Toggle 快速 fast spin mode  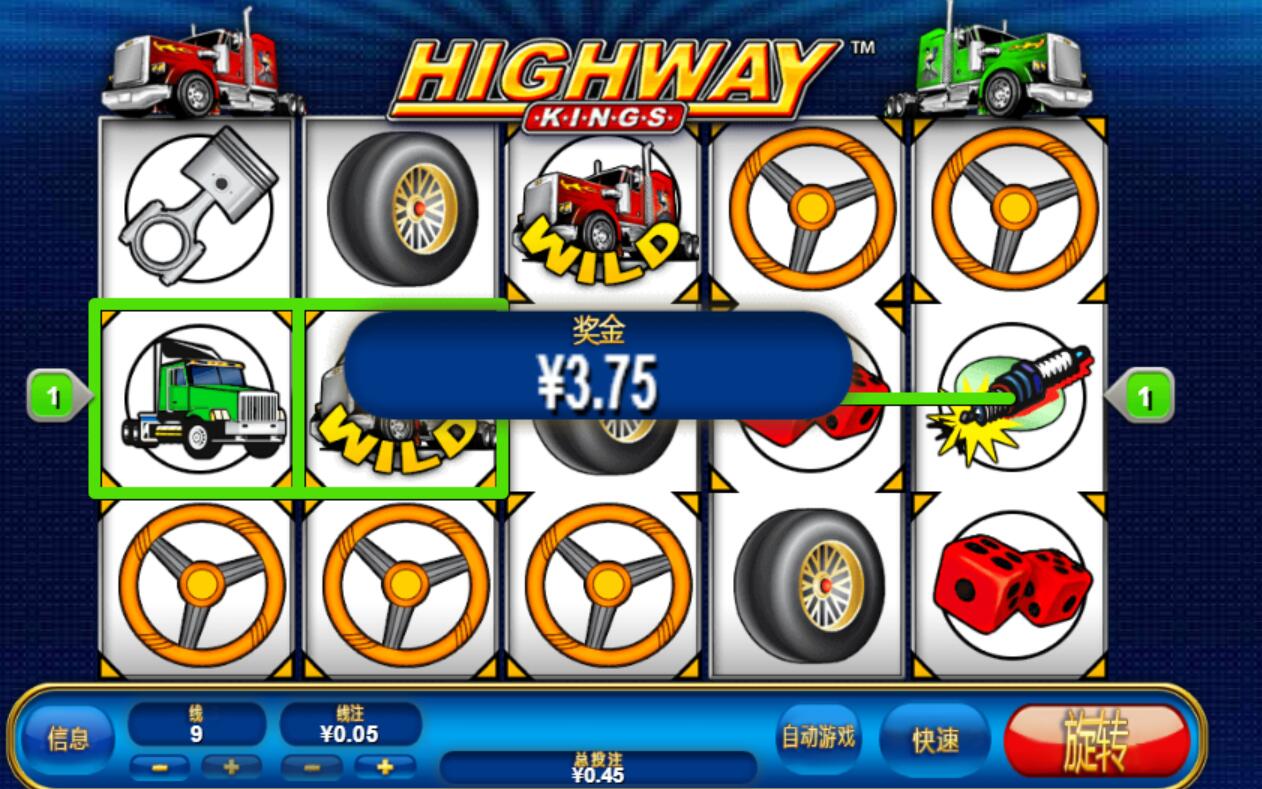[x=935, y=740]
